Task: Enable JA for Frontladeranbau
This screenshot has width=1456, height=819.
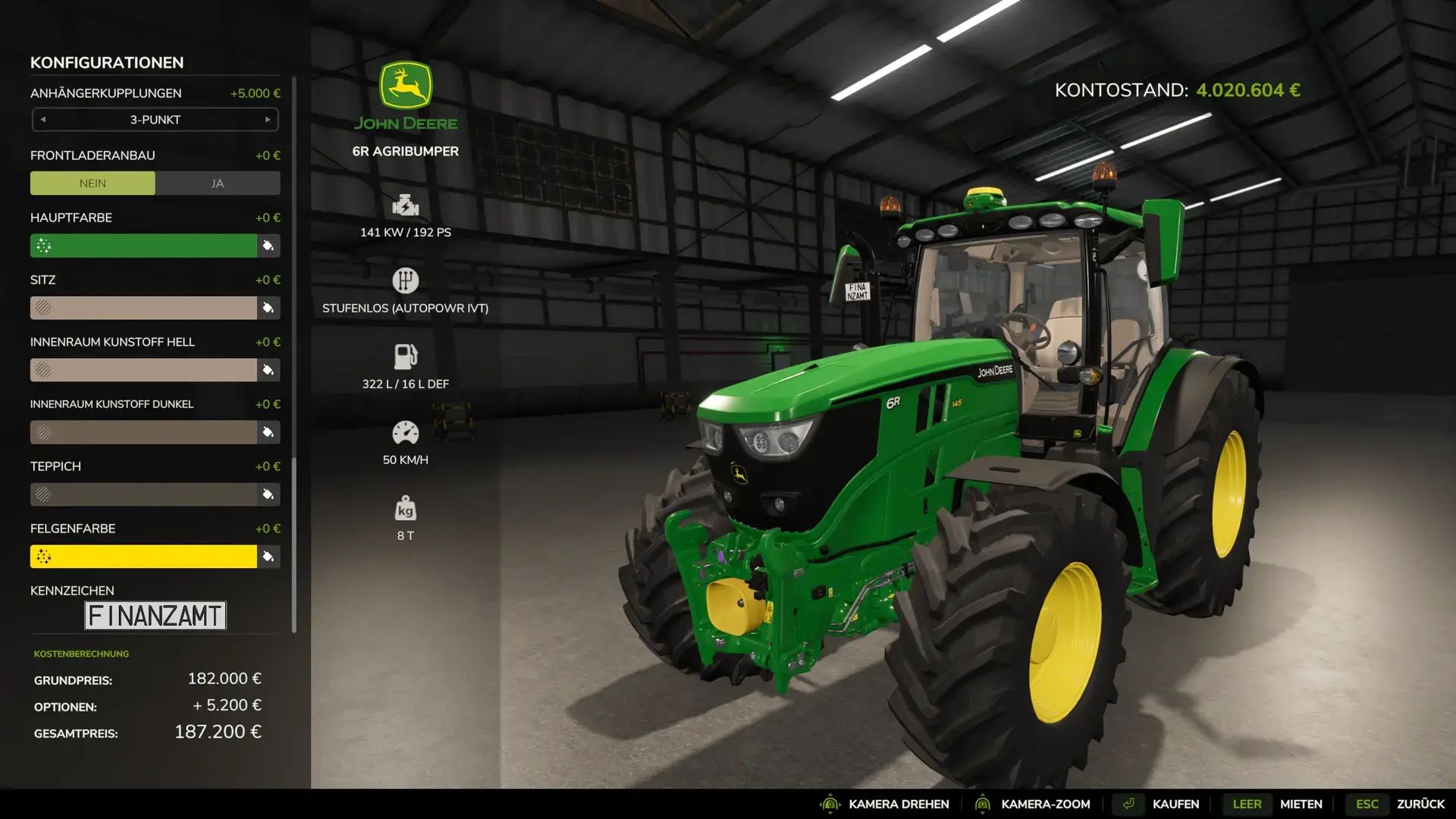Action: click(x=218, y=183)
